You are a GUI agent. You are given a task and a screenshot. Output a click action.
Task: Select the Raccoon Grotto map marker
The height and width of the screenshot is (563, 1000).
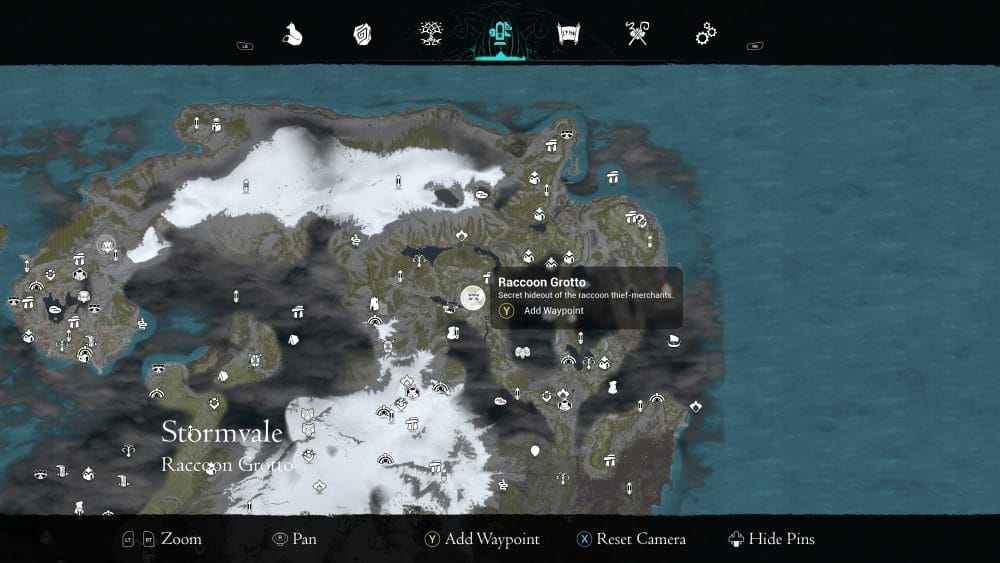pos(472,297)
